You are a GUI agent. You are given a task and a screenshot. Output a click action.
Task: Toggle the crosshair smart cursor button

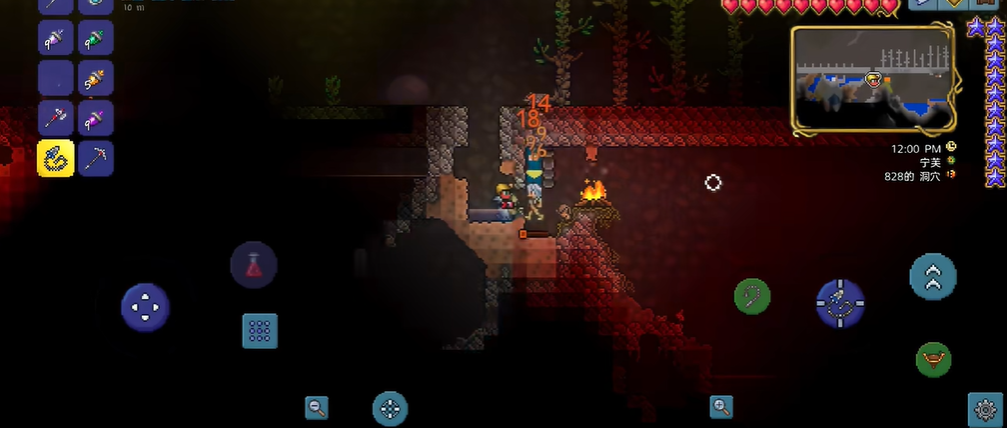(390, 408)
